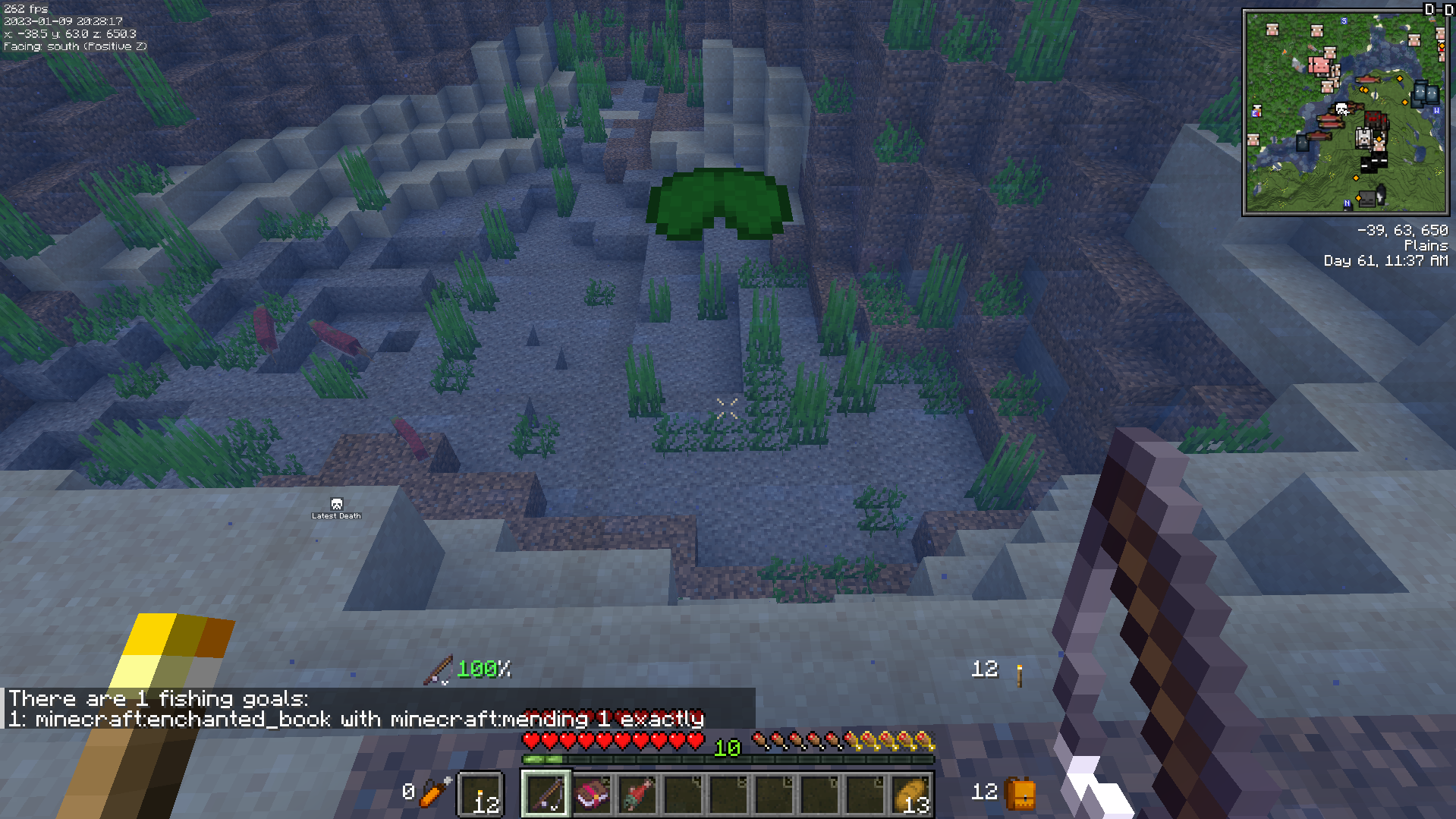Click the -39, 63, 650 coordinates text
Image resolution: width=1456 pixels, height=819 pixels.
[x=1403, y=230]
